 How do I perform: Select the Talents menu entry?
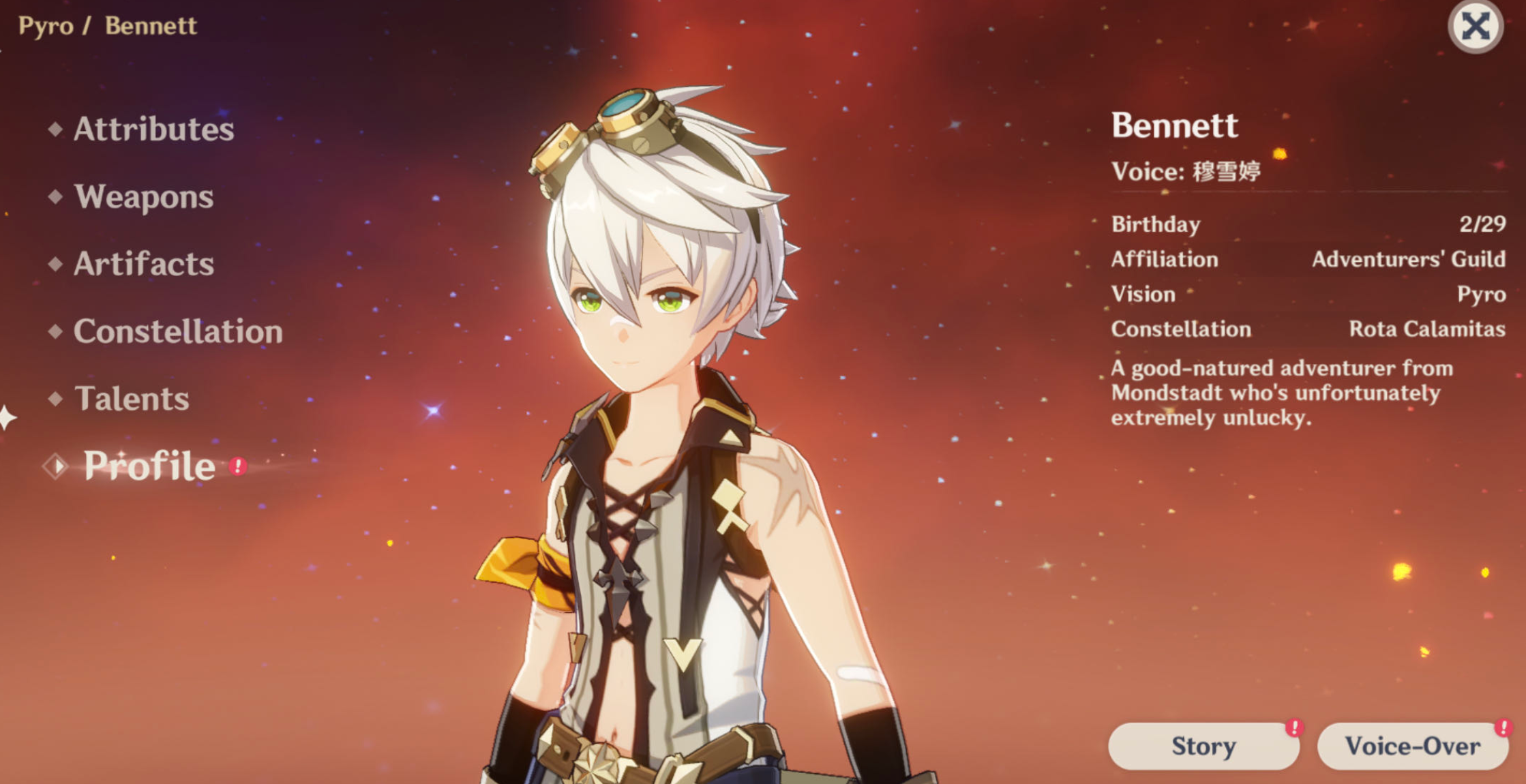(134, 399)
